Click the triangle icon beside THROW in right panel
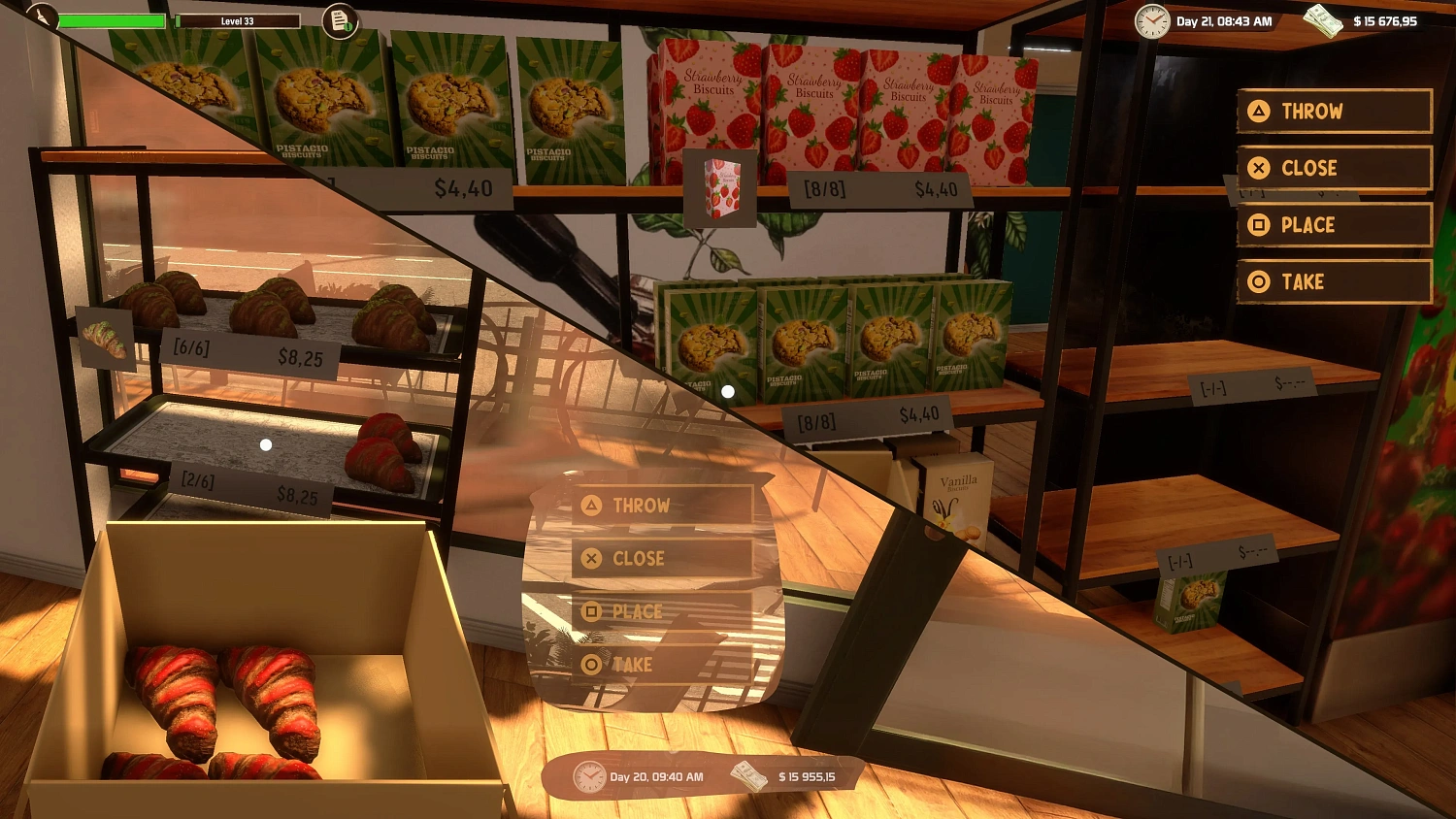 tap(1260, 111)
